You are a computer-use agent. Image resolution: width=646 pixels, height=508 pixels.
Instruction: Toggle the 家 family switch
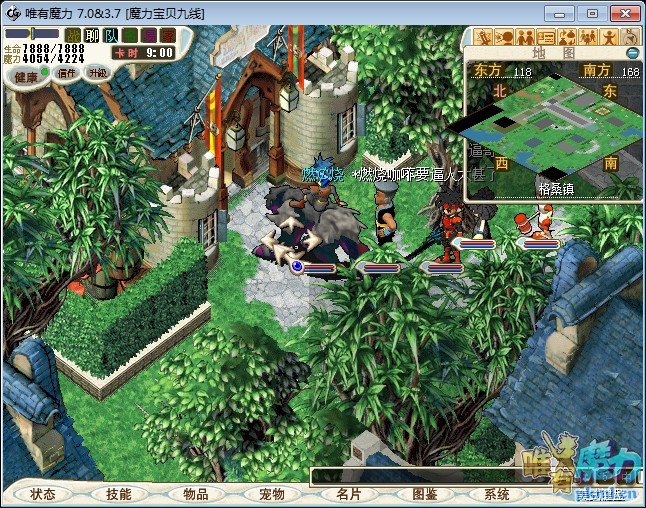click(x=166, y=35)
